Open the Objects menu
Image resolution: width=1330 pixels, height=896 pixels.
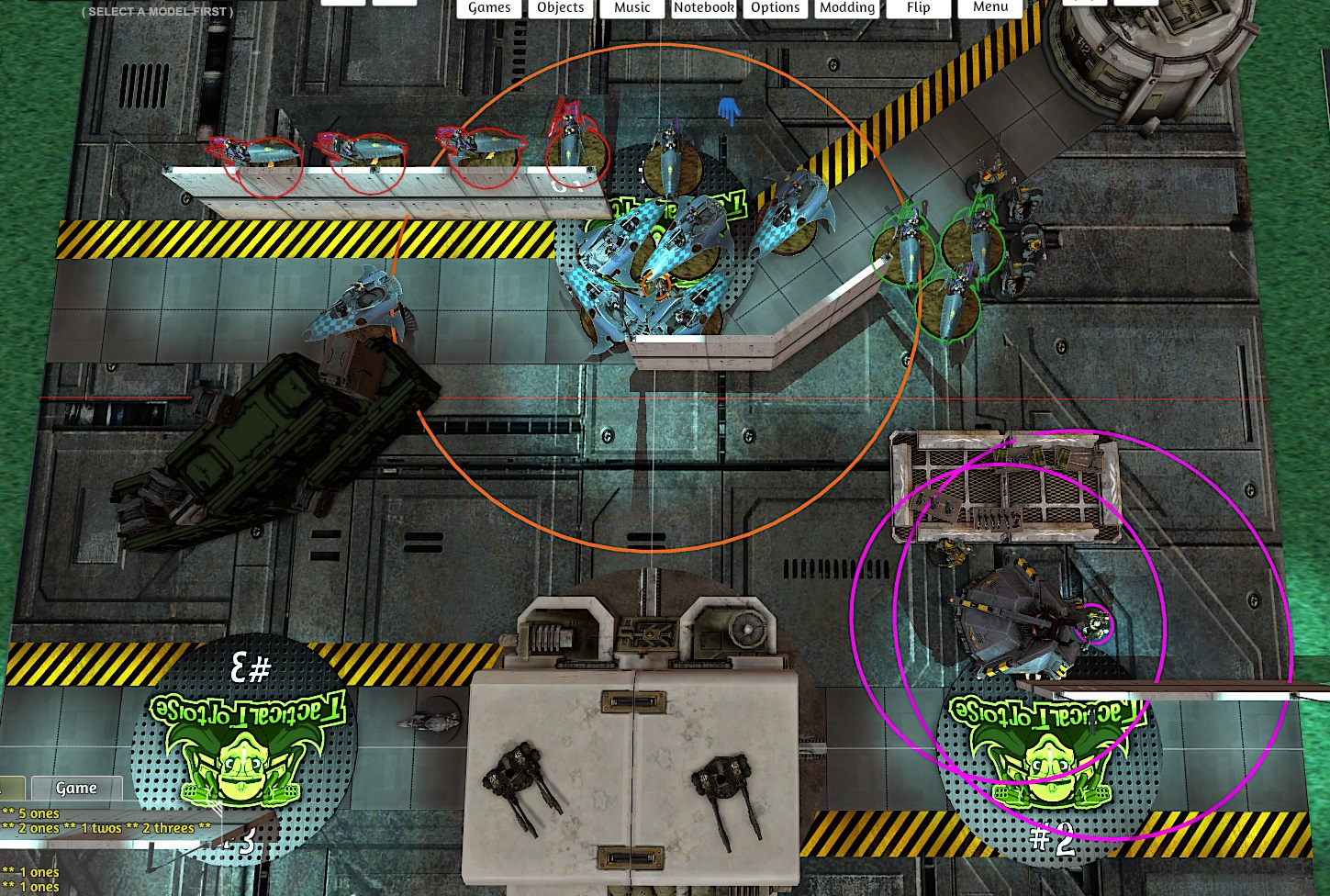[560, 8]
